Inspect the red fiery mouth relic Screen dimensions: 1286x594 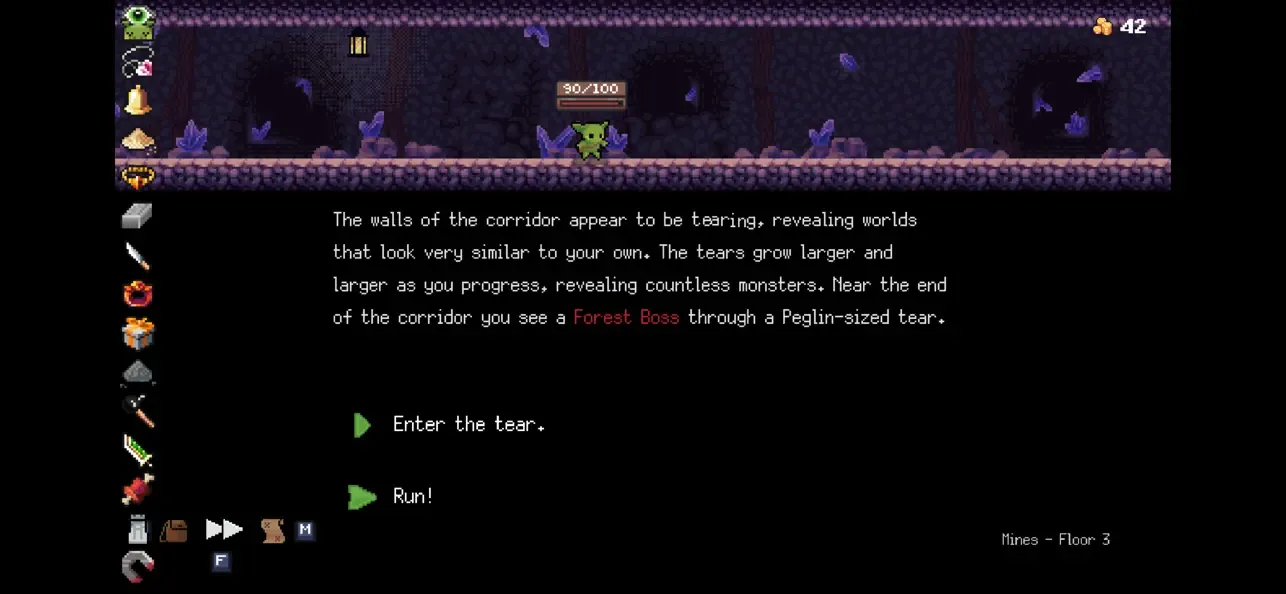[138, 294]
